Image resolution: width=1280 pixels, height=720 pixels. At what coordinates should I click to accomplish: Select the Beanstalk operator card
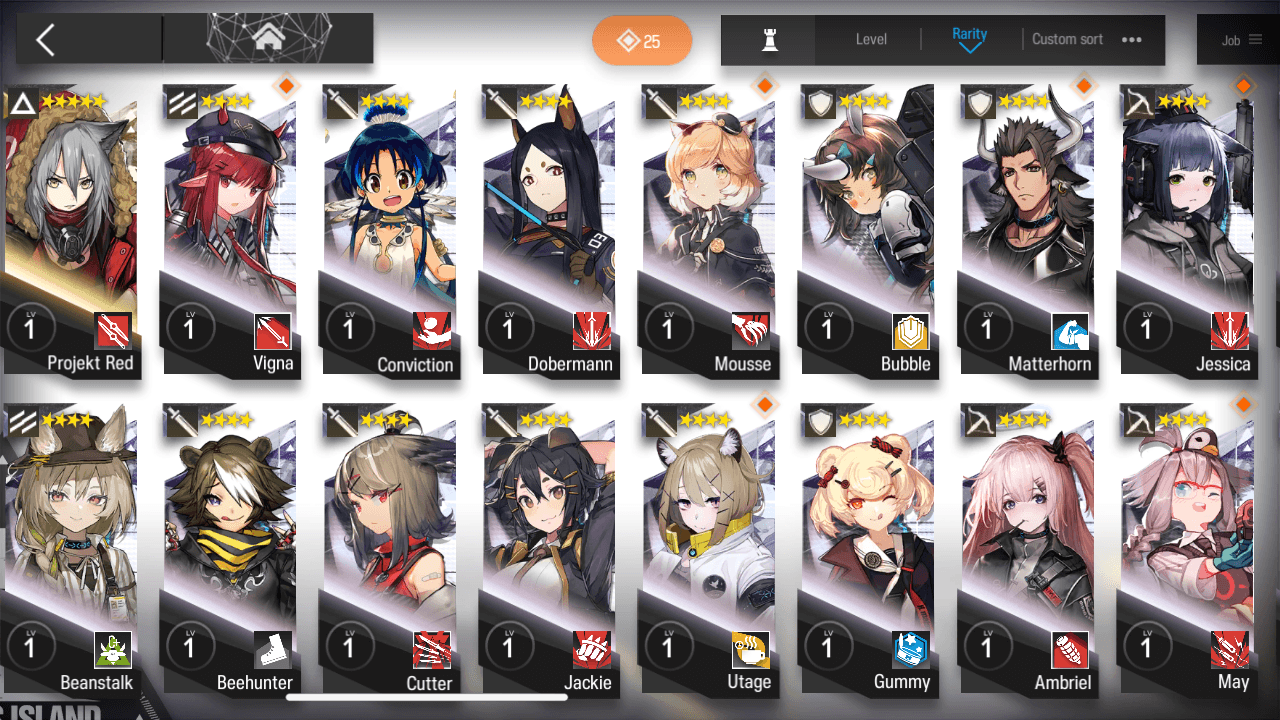click(70, 550)
